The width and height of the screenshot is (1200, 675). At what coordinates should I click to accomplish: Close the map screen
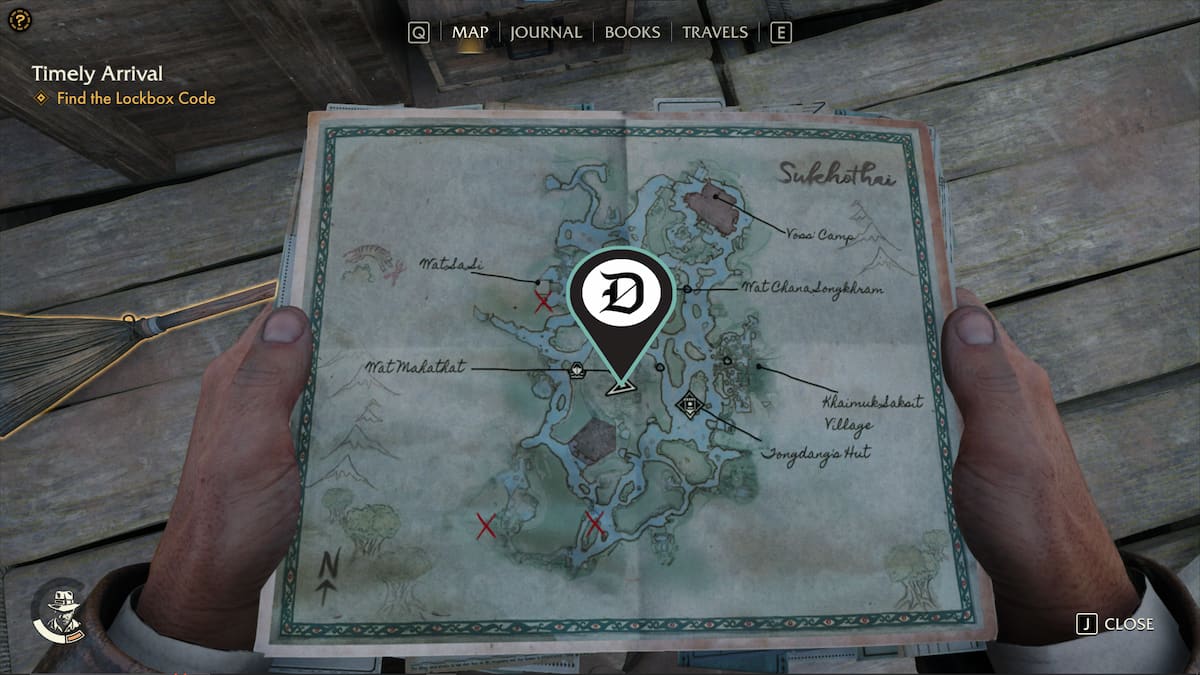pos(1115,624)
